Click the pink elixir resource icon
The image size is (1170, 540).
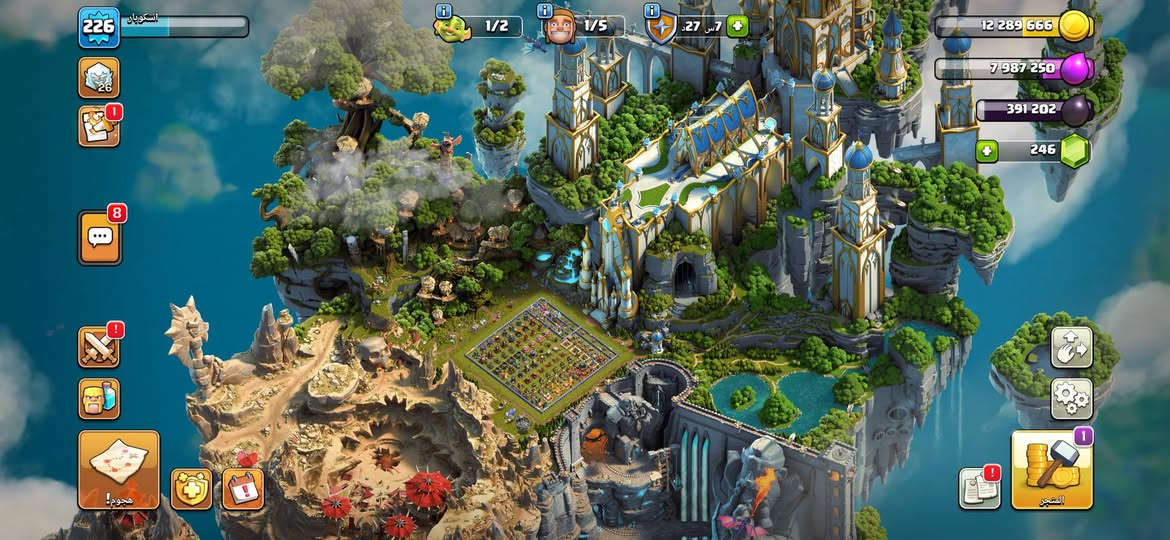[x=1074, y=69]
